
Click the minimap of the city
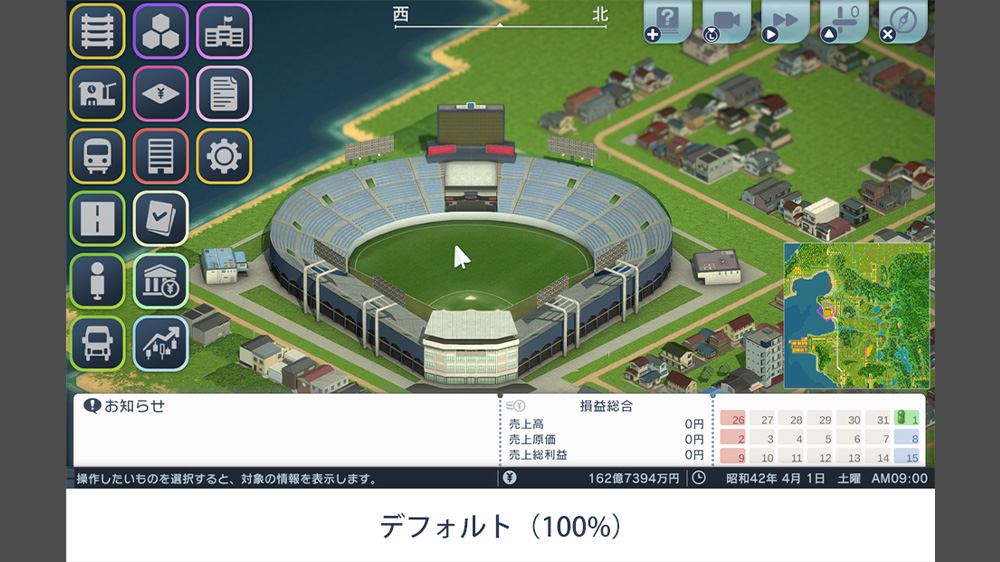click(x=856, y=315)
